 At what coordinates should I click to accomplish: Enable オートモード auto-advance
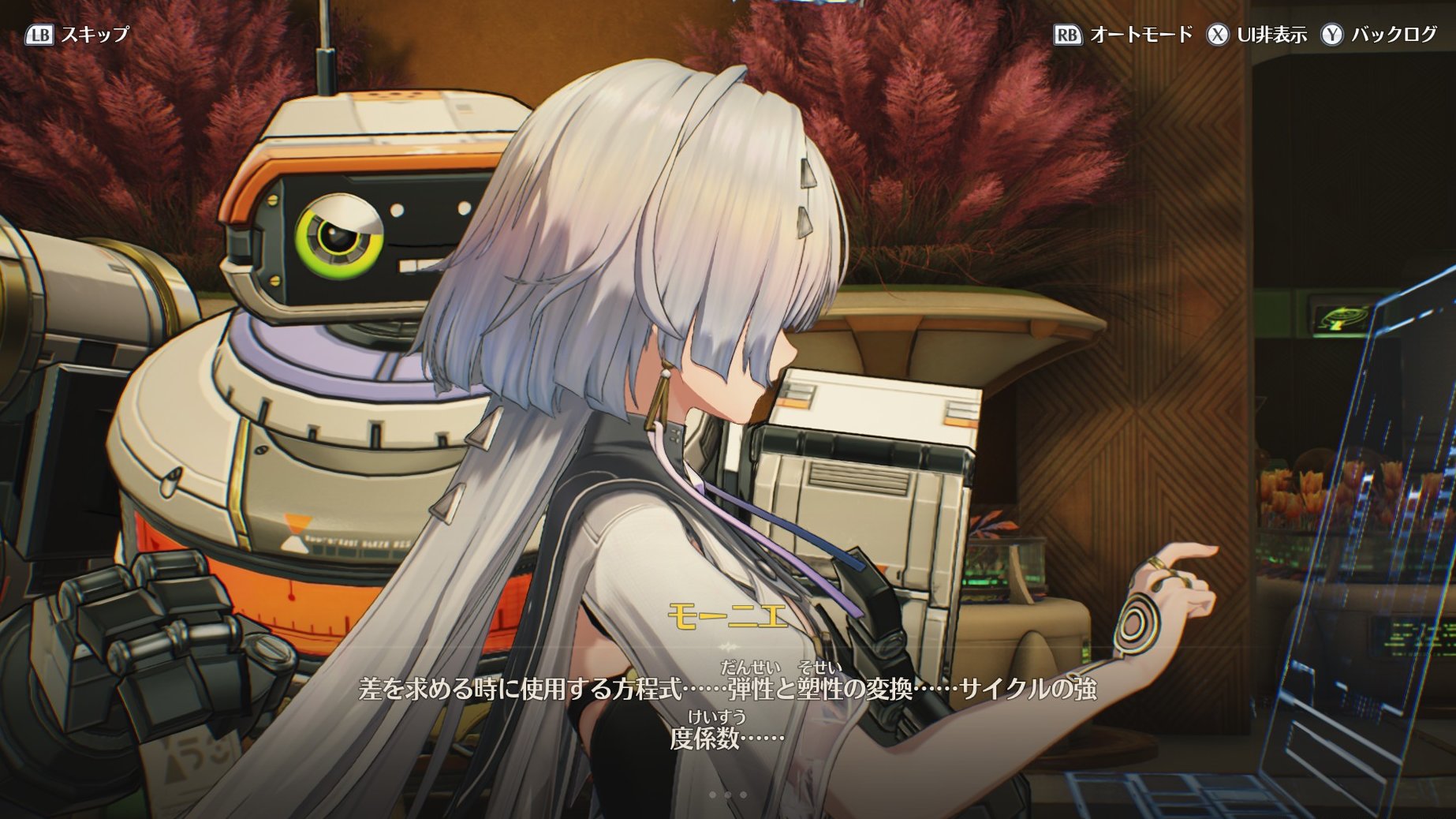(x=1124, y=35)
